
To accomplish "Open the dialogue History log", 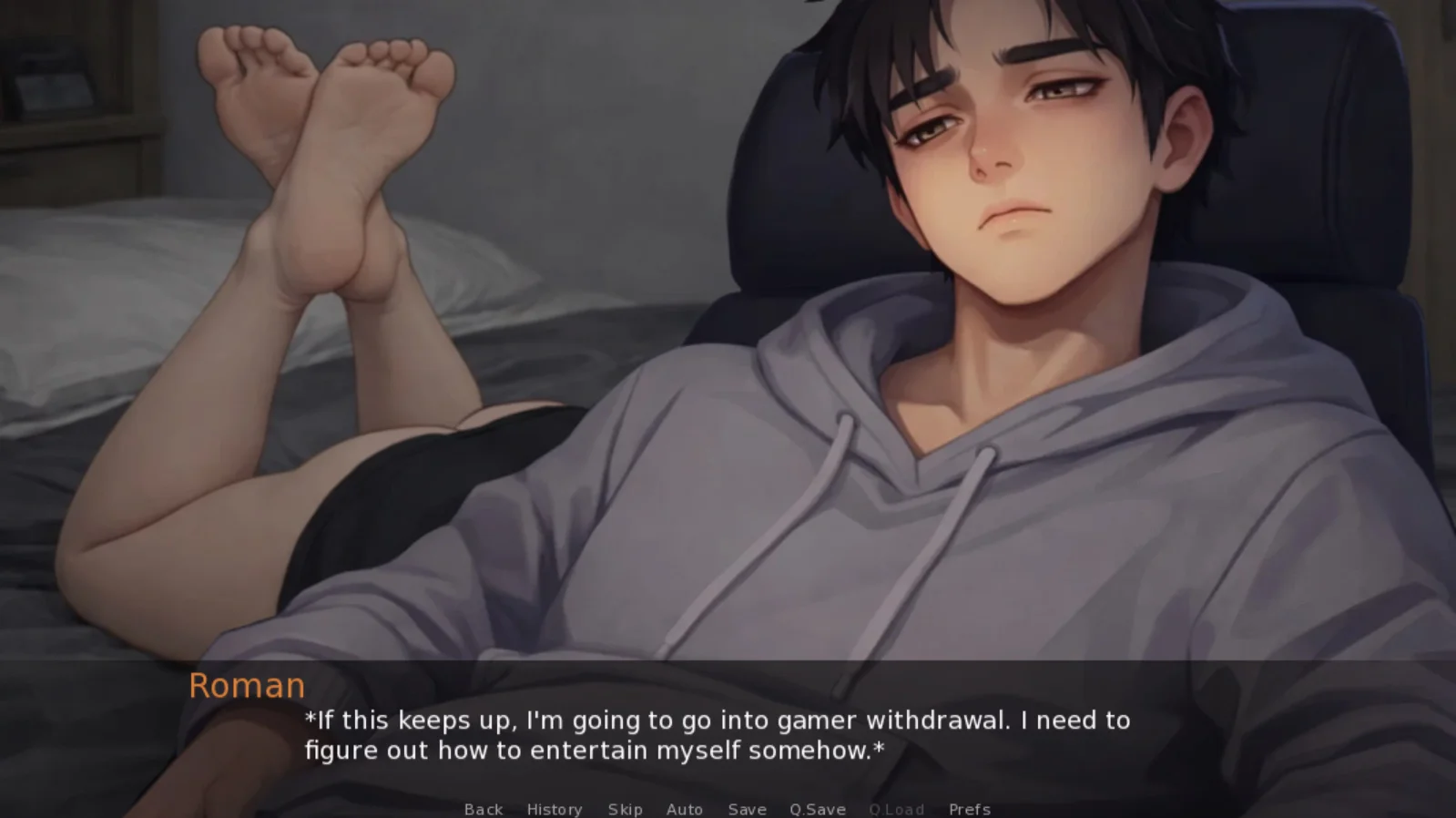I will click(554, 809).
